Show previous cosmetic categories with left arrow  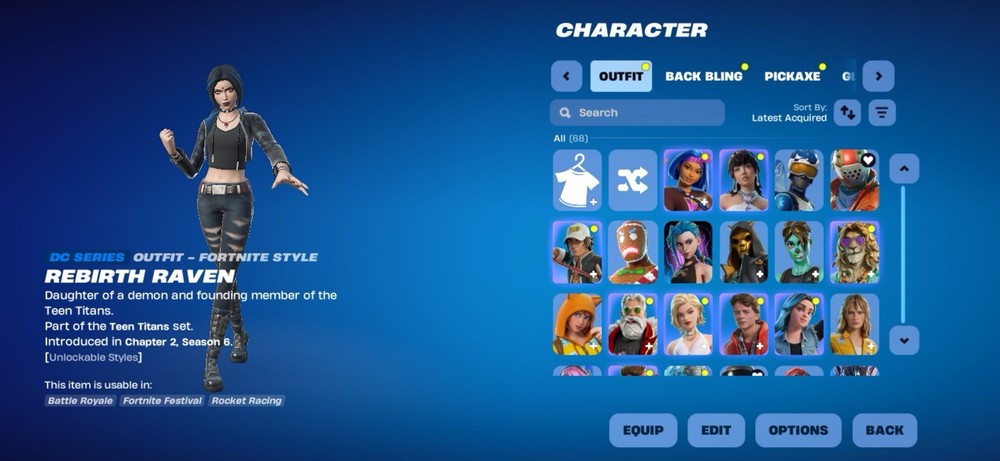click(x=566, y=76)
